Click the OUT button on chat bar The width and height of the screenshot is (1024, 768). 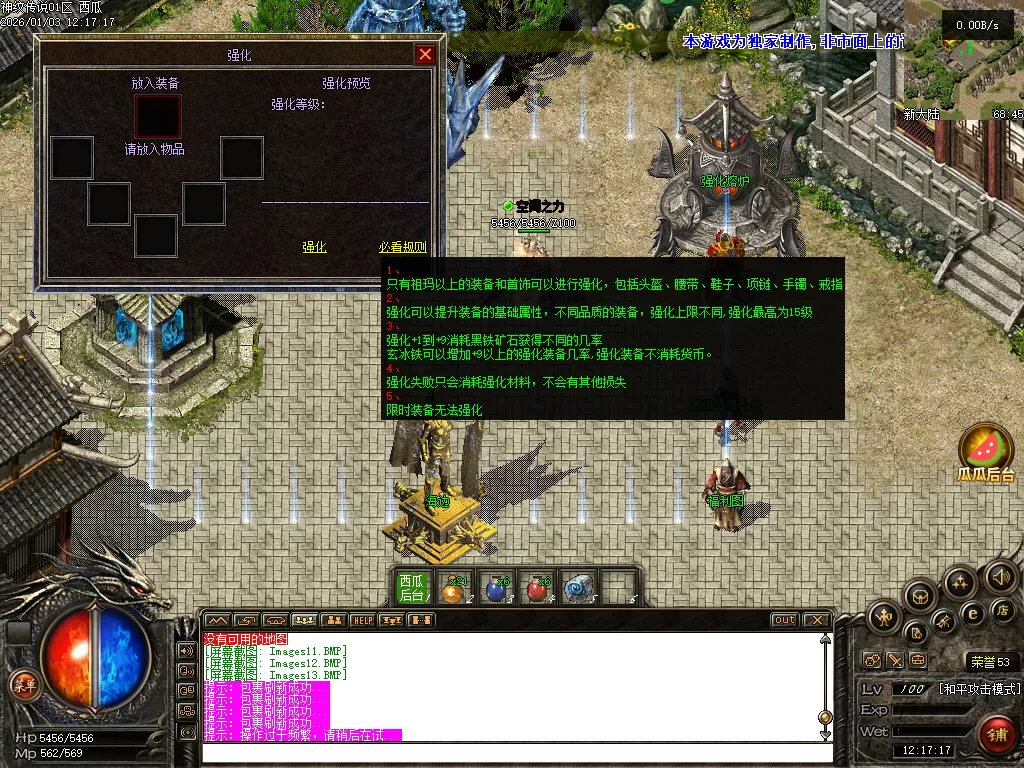(x=785, y=620)
